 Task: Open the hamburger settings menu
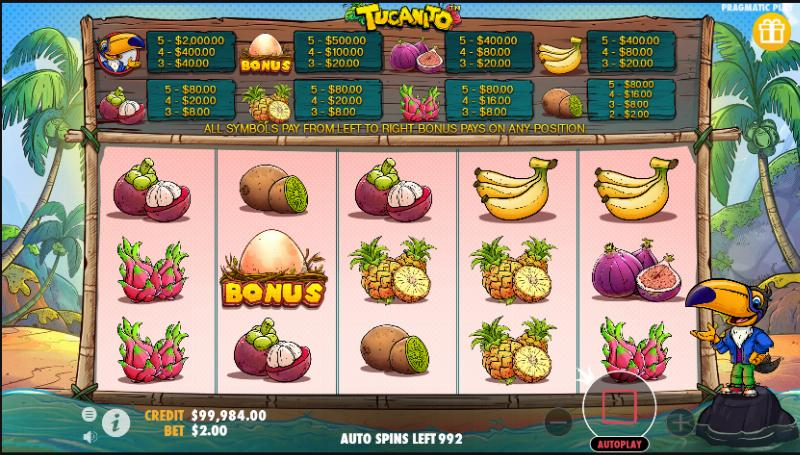click(x=88, y=413)
